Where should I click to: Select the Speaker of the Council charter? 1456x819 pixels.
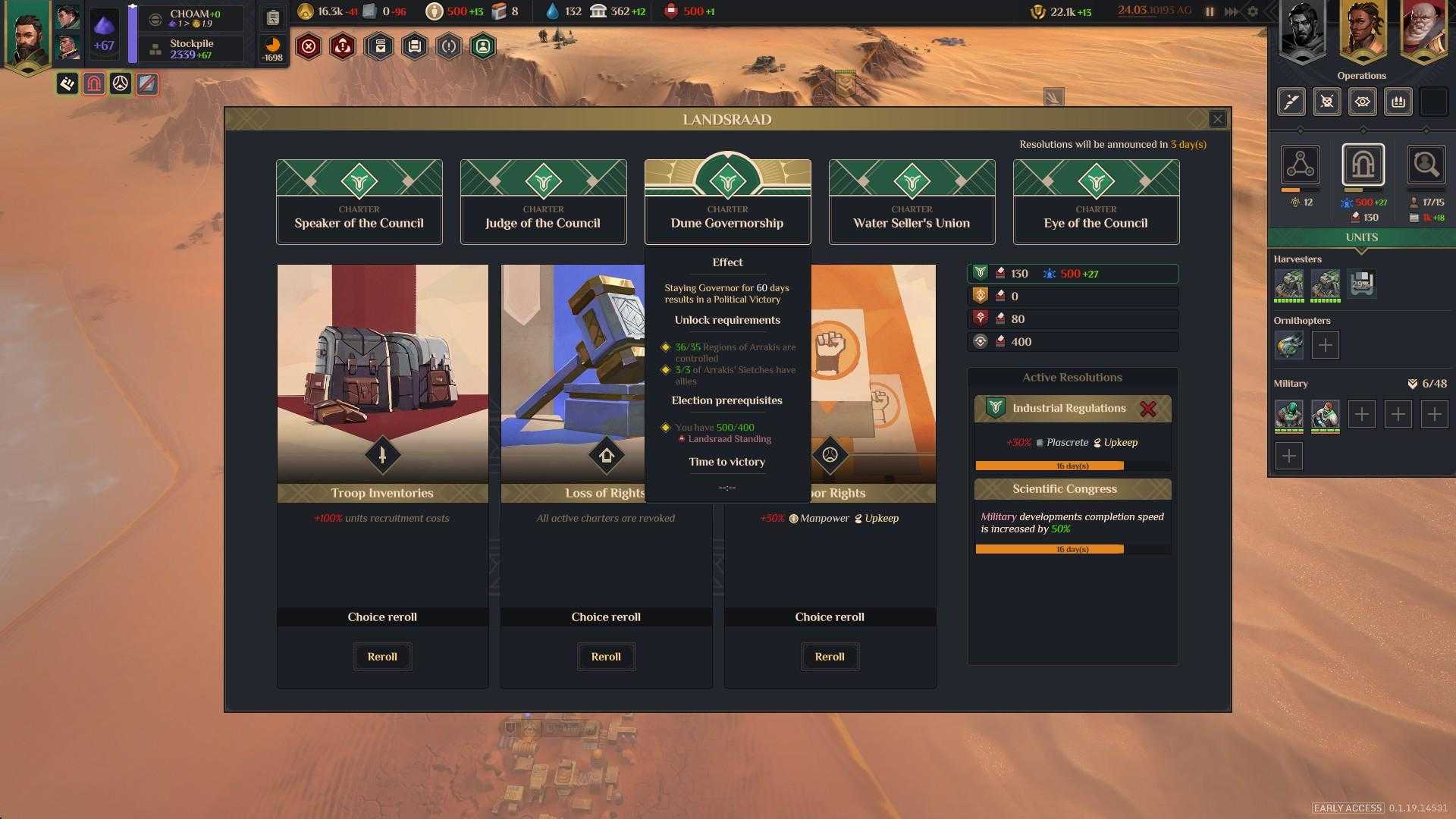tap(359, 202)
